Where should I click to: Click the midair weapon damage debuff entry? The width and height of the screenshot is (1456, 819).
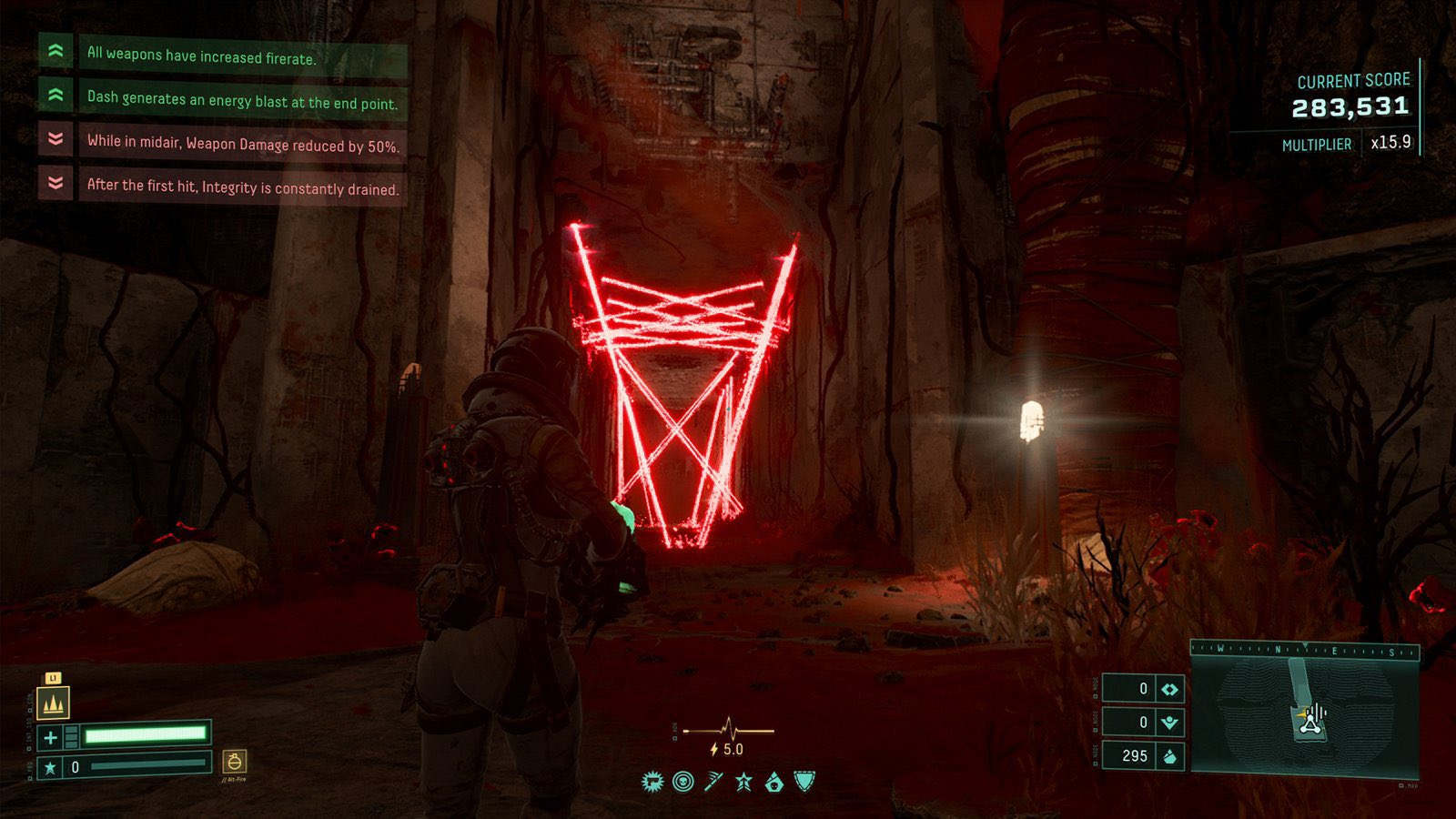pos(243,143)
